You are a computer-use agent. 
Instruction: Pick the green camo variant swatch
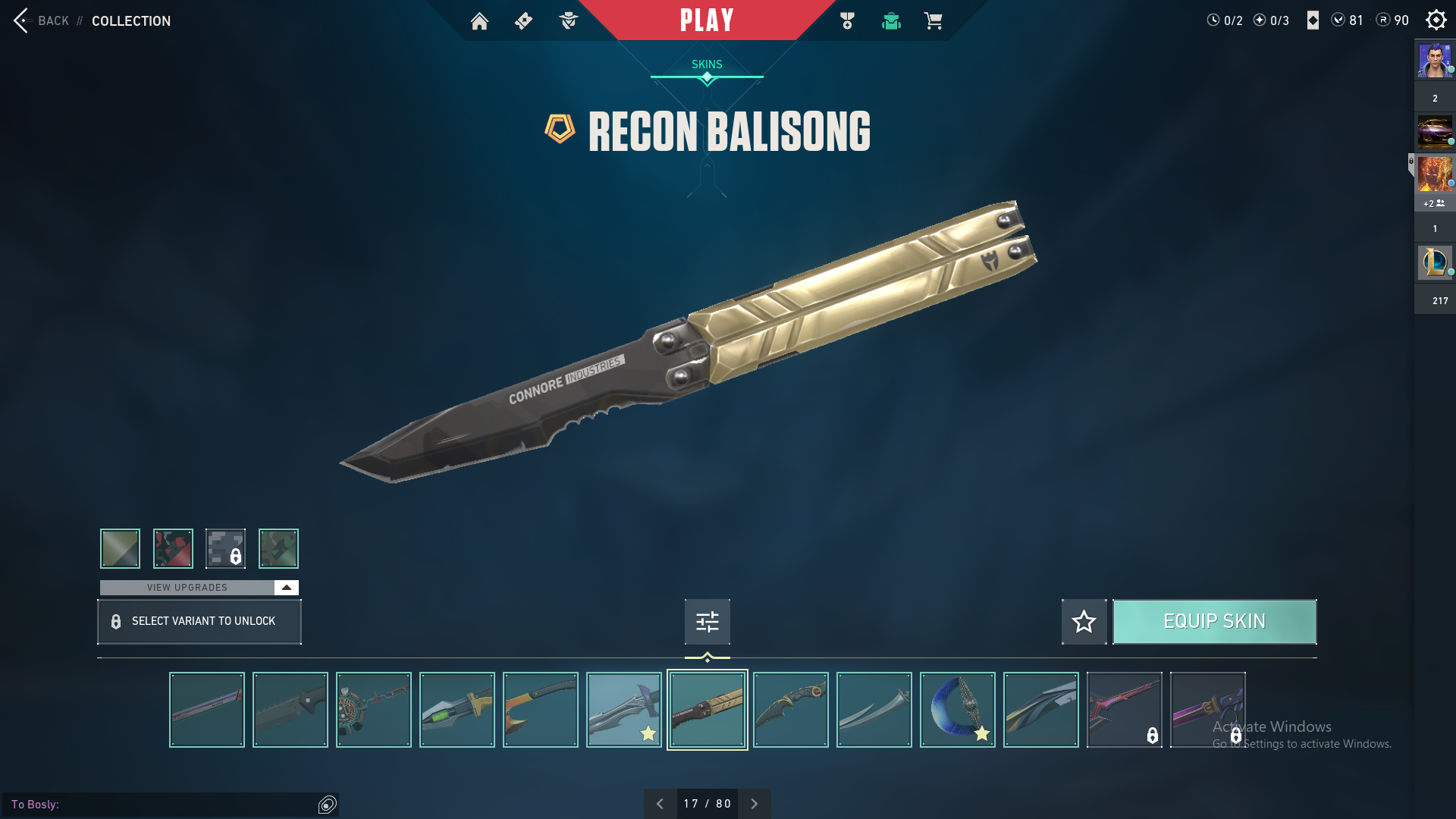[278, 548]
